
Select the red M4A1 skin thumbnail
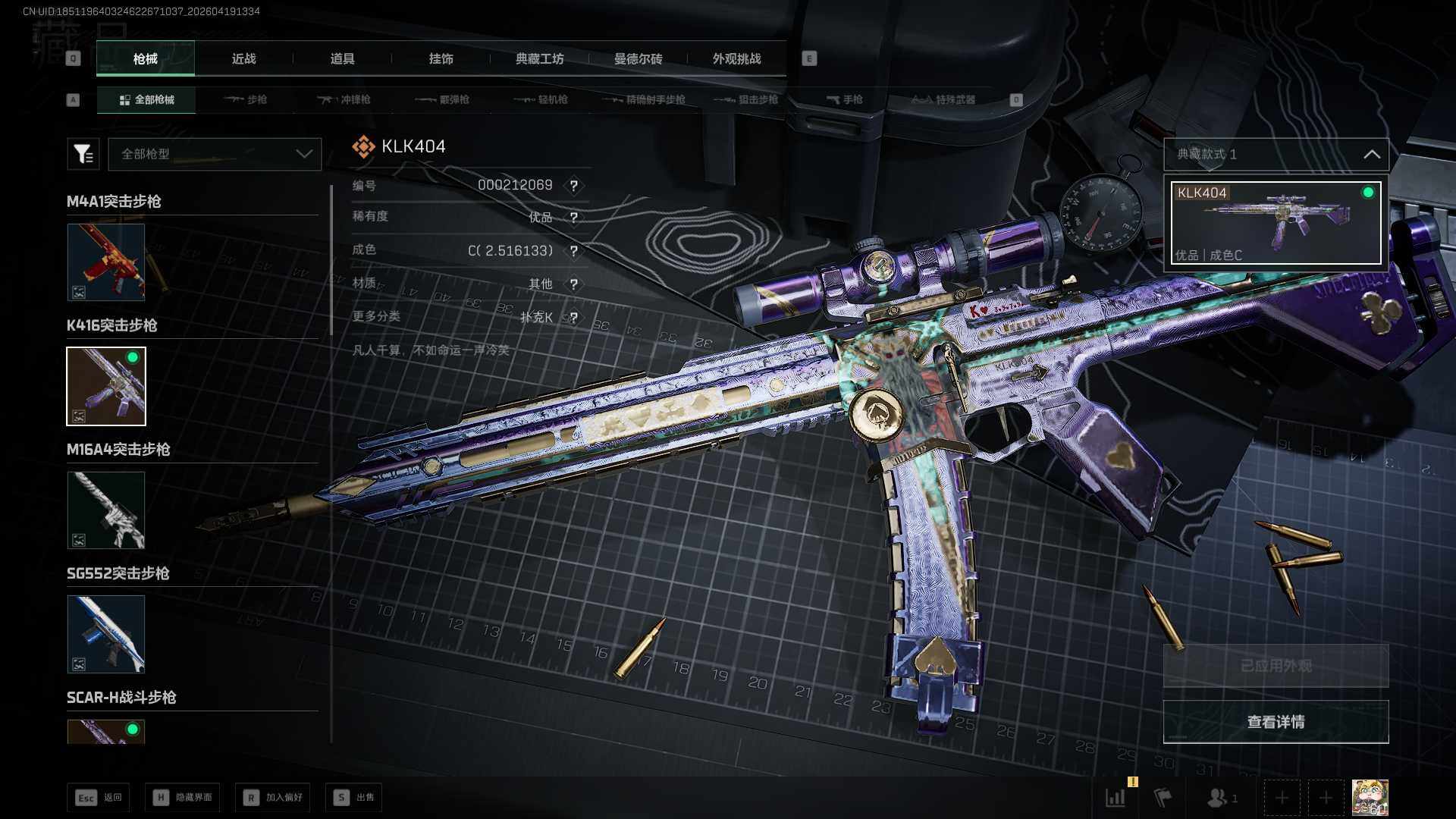coord(106,262)
